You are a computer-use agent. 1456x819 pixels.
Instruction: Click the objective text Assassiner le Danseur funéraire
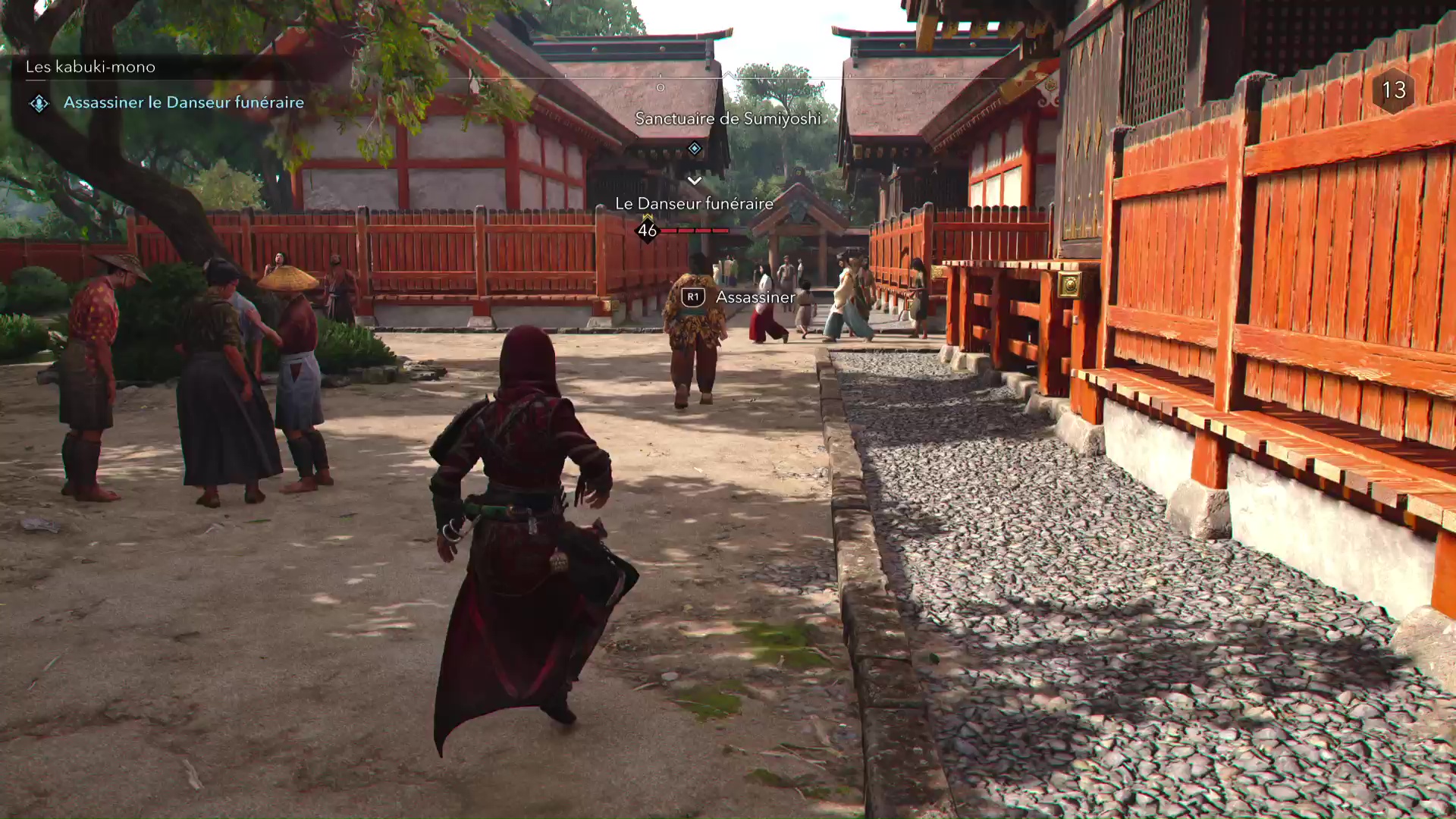pos(184,102)
